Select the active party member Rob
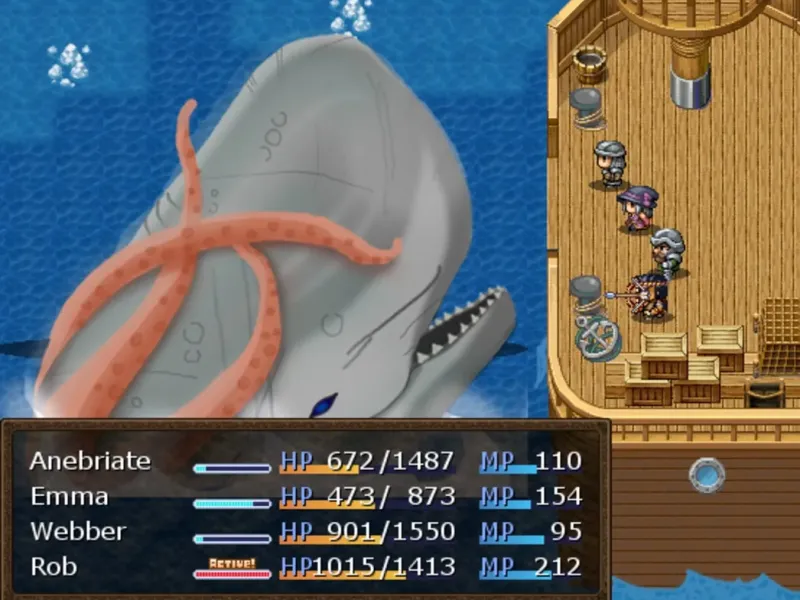The height and width of the screenshot is (600, 800). point(54,567)
